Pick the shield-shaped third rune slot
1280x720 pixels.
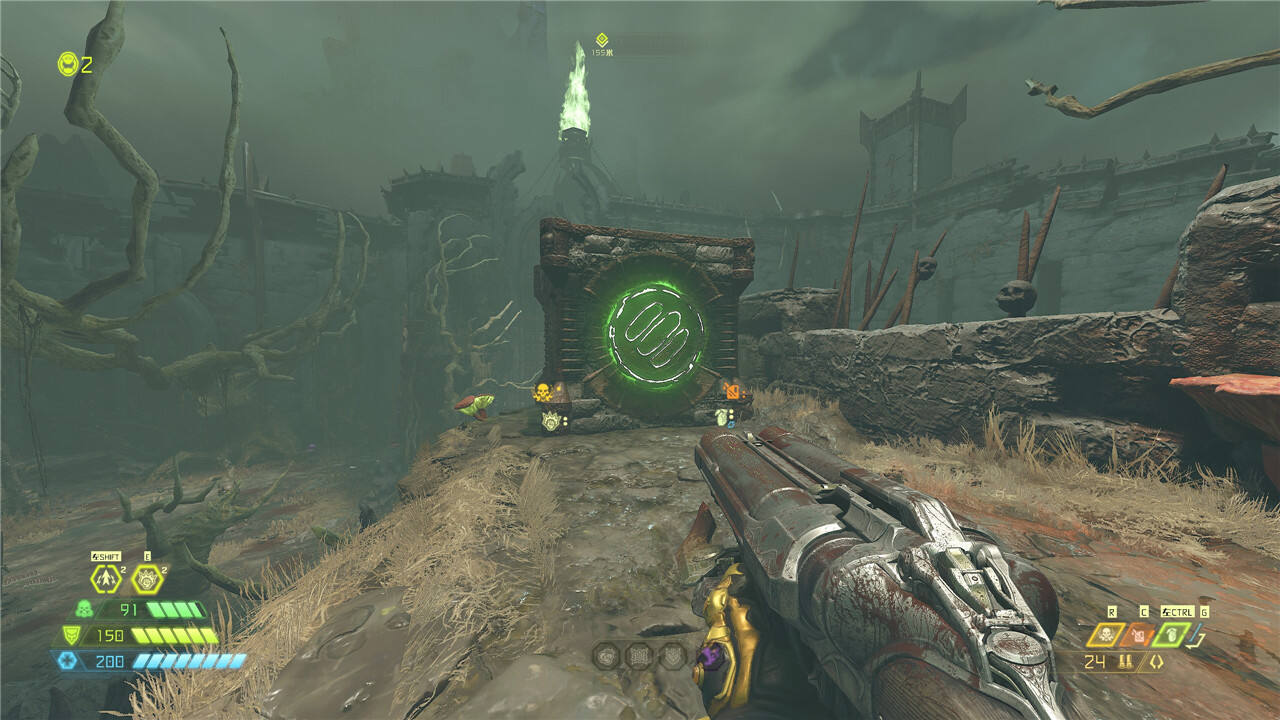tap(673, 656)
